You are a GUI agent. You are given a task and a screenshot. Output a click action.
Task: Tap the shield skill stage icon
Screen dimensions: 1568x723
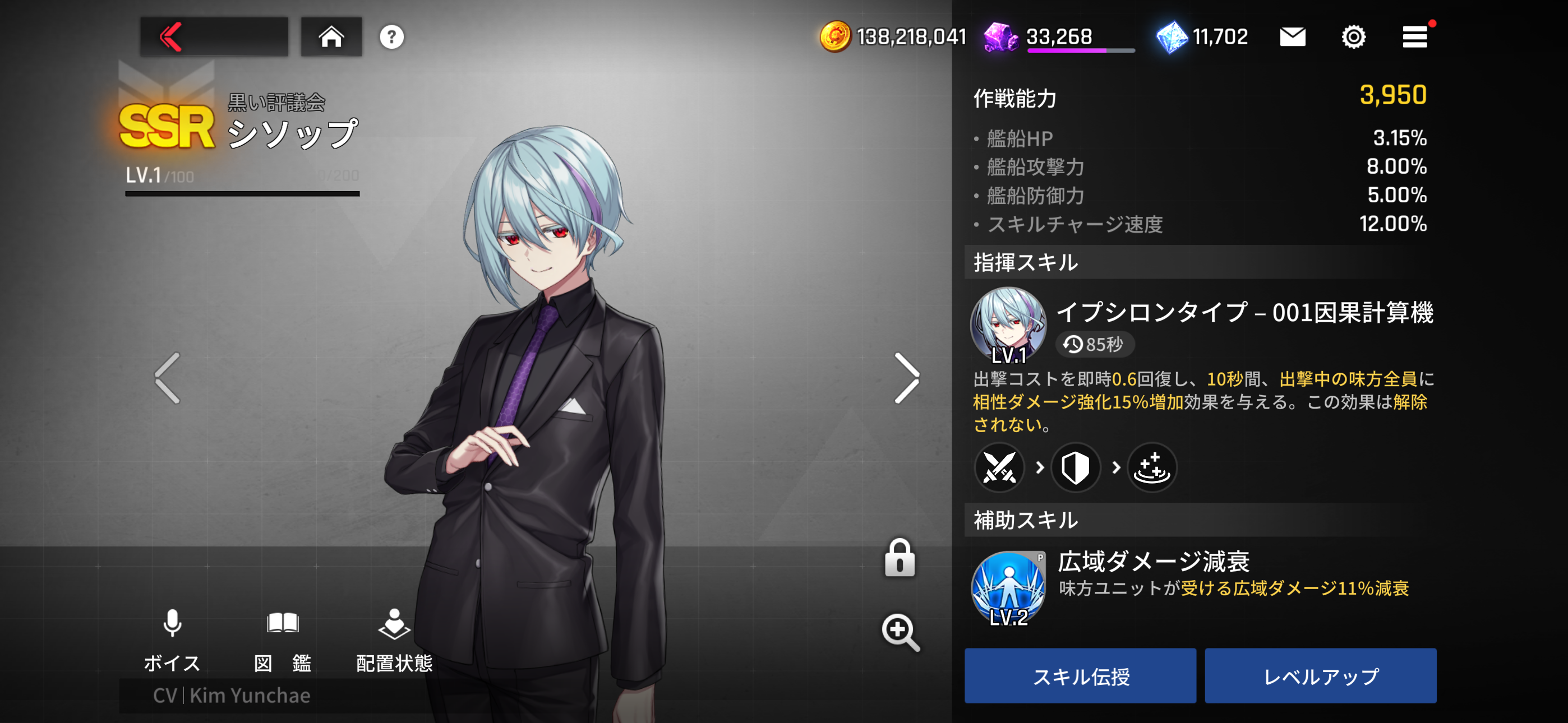(1075, 467)
